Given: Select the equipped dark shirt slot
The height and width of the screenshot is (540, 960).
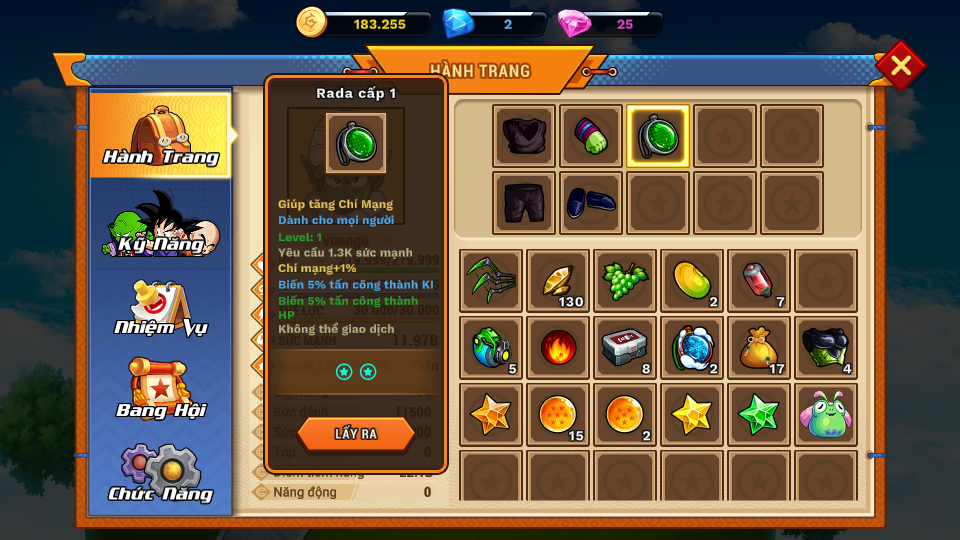Looking at the screenshot, I should [x=524, y=136].
